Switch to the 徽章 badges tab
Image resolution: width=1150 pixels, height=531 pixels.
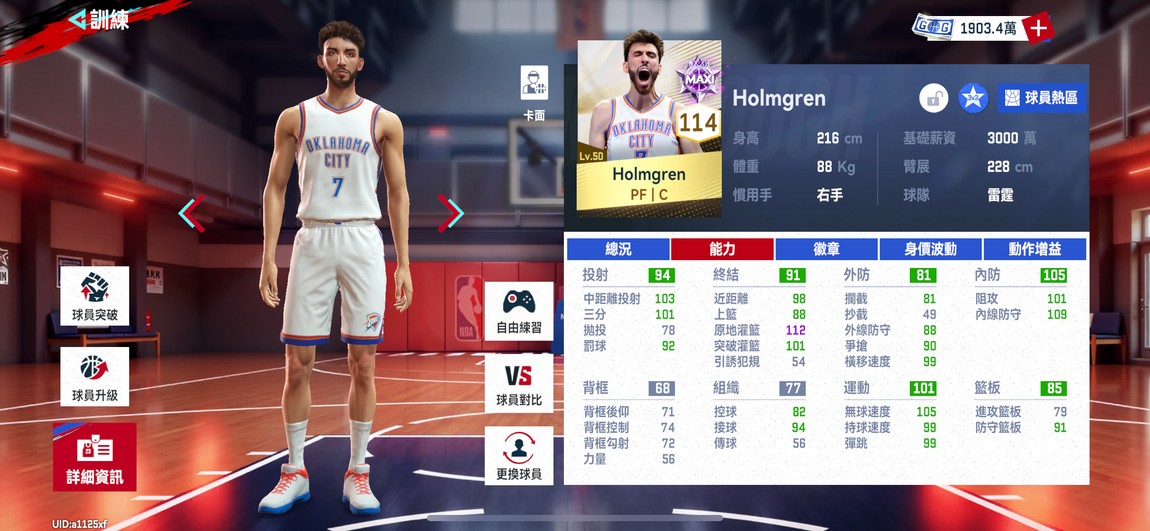click(x=826, y=249)
